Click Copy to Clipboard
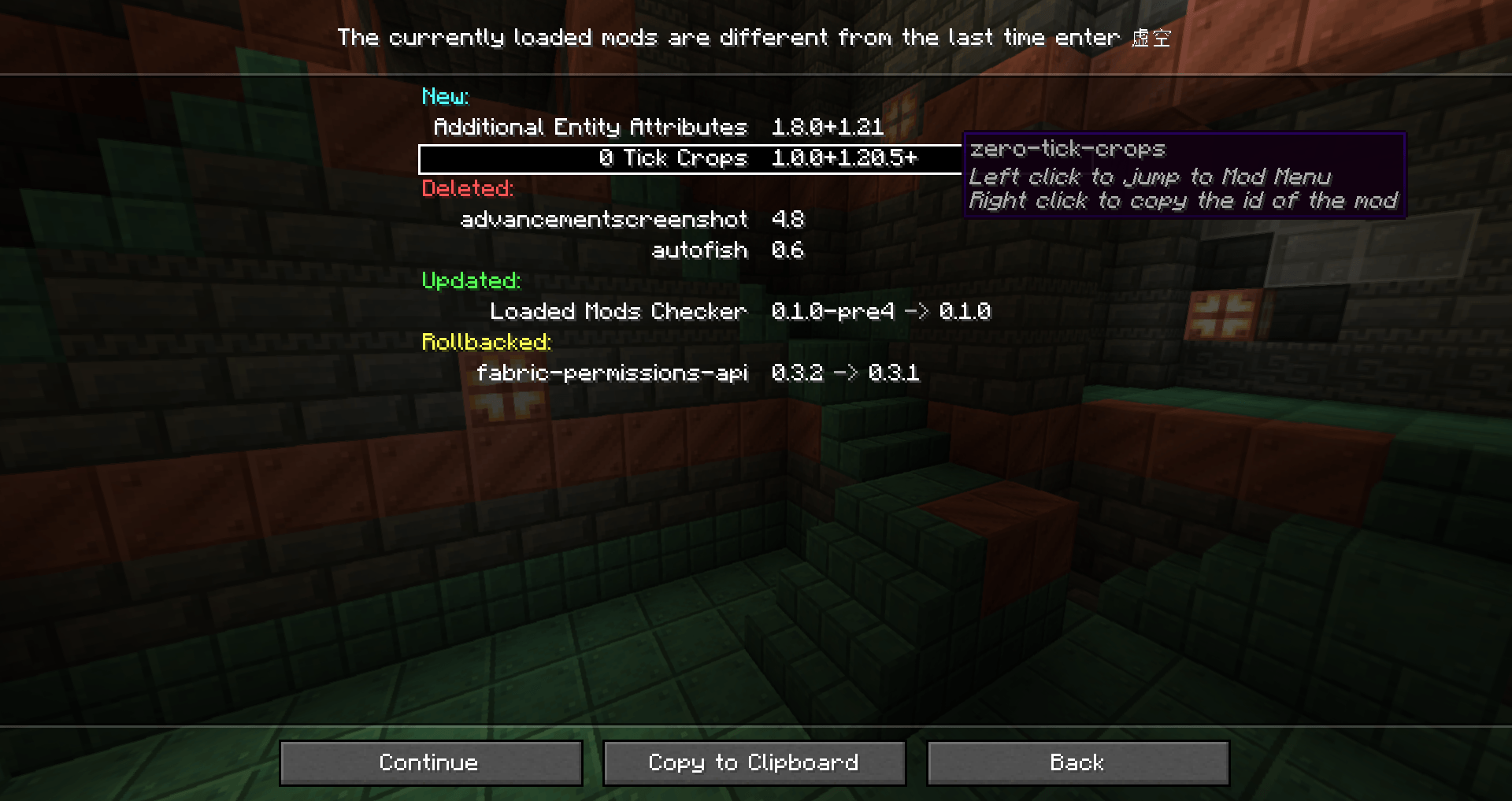The image size is (1512, 801). click(753, 762)
